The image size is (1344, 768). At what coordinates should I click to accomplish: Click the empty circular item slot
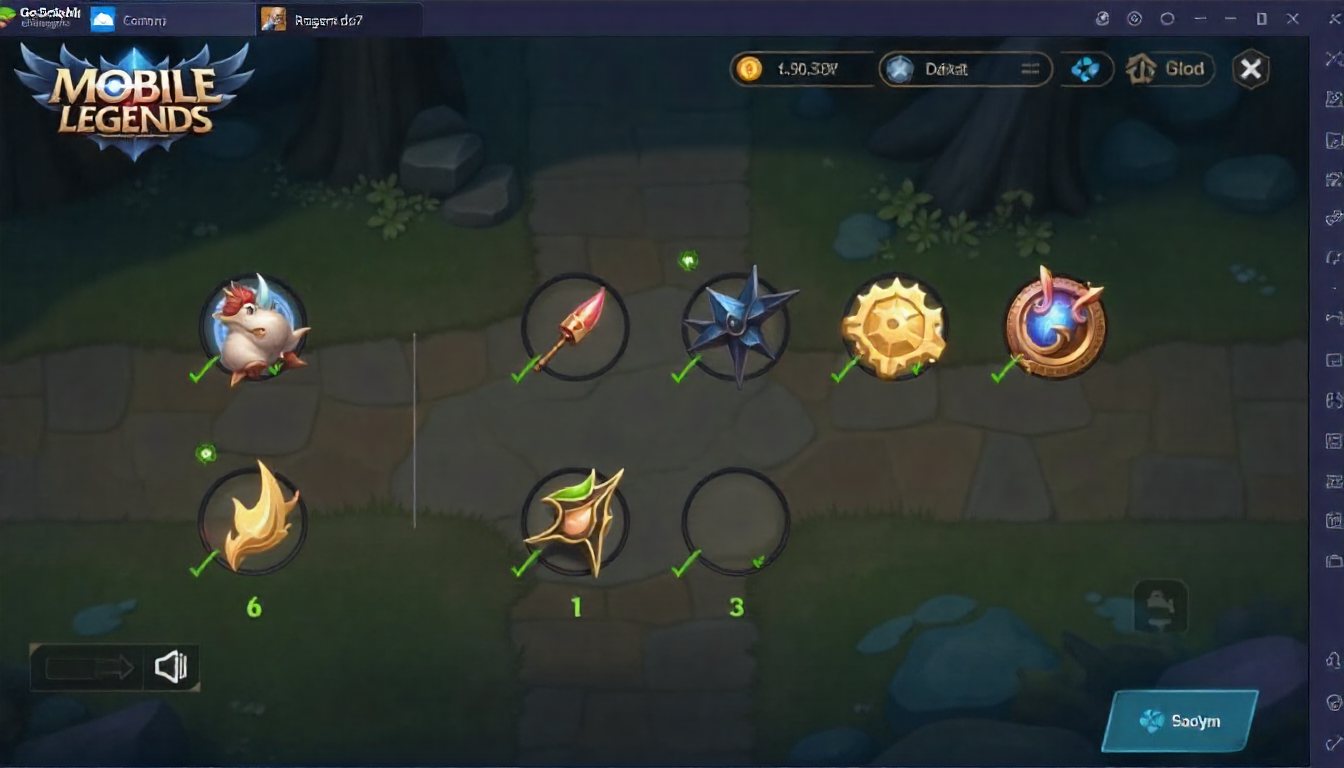736,521
